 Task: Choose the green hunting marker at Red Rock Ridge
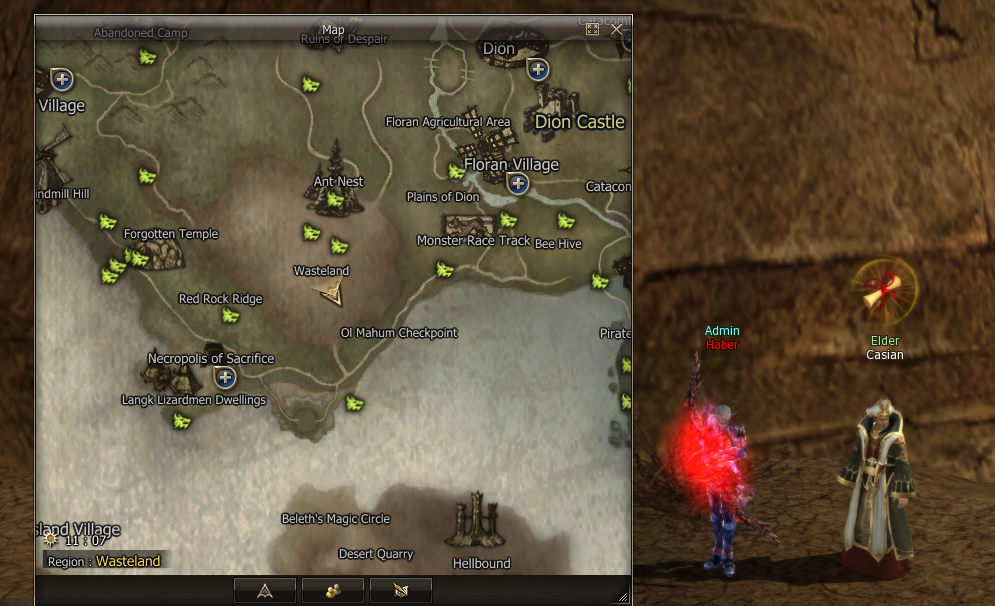tap(231, 316)
